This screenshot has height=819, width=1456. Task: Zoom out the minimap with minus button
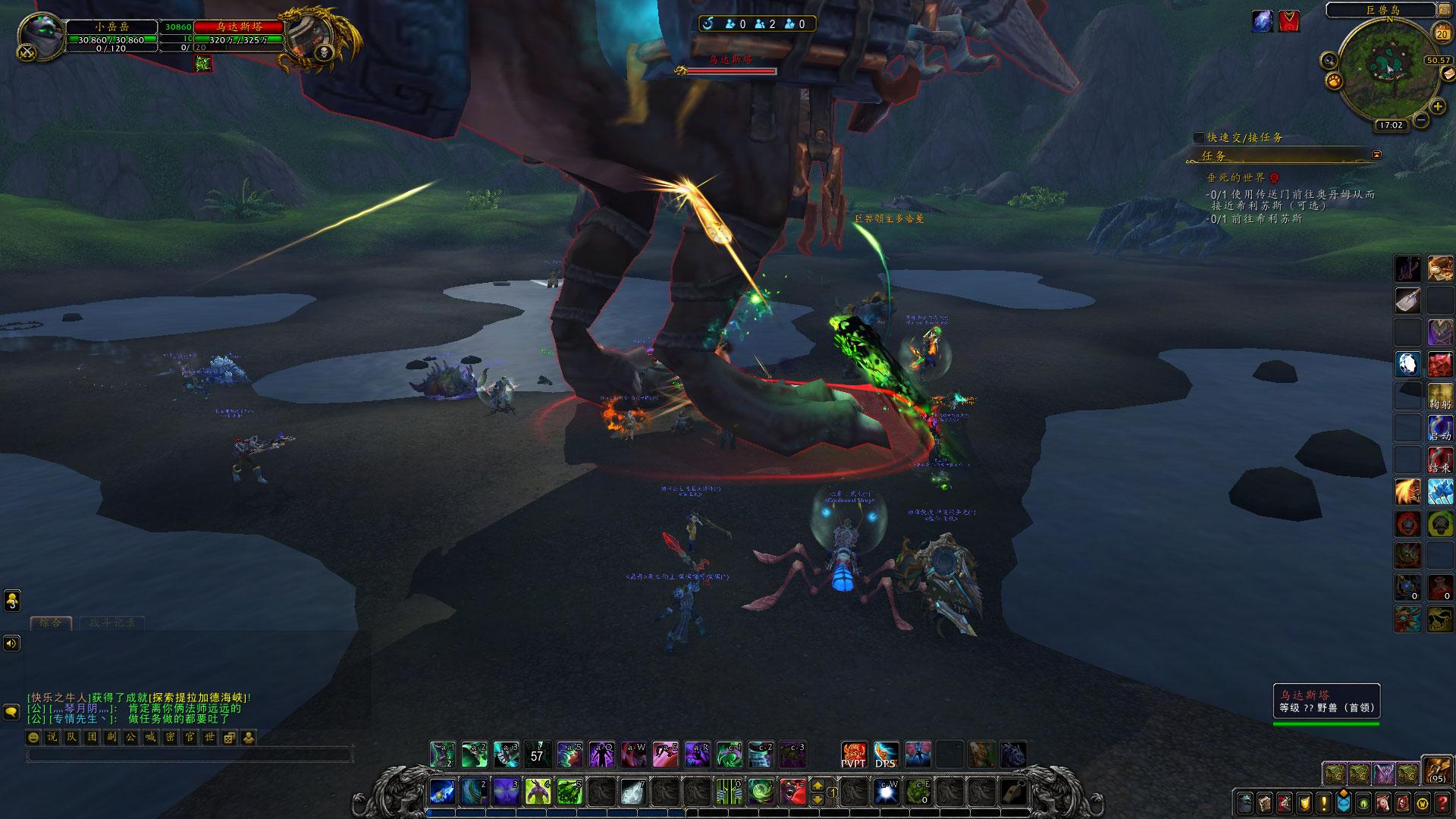1421,120
